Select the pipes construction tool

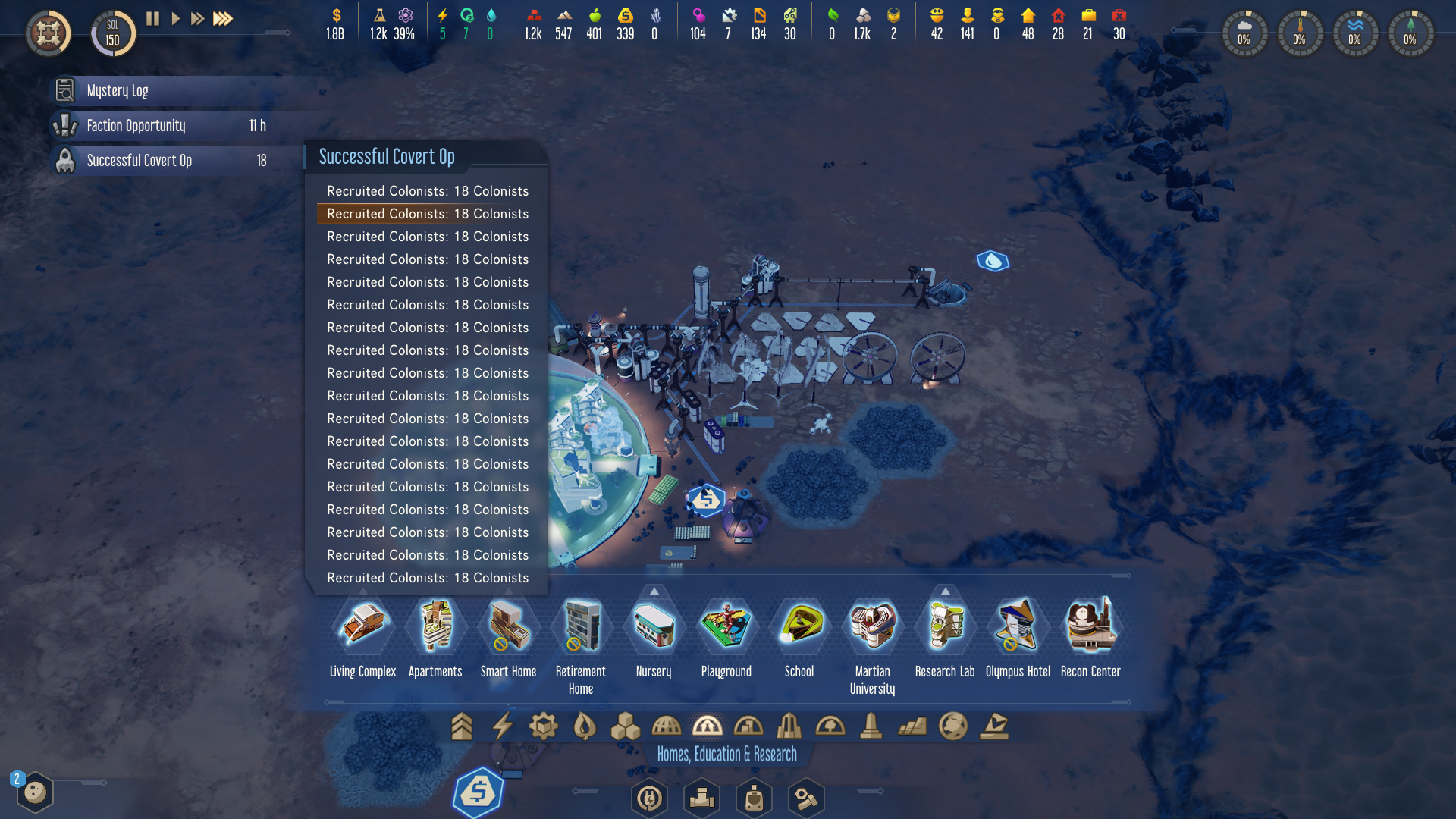pyautogui.click(x=701, y=798)
